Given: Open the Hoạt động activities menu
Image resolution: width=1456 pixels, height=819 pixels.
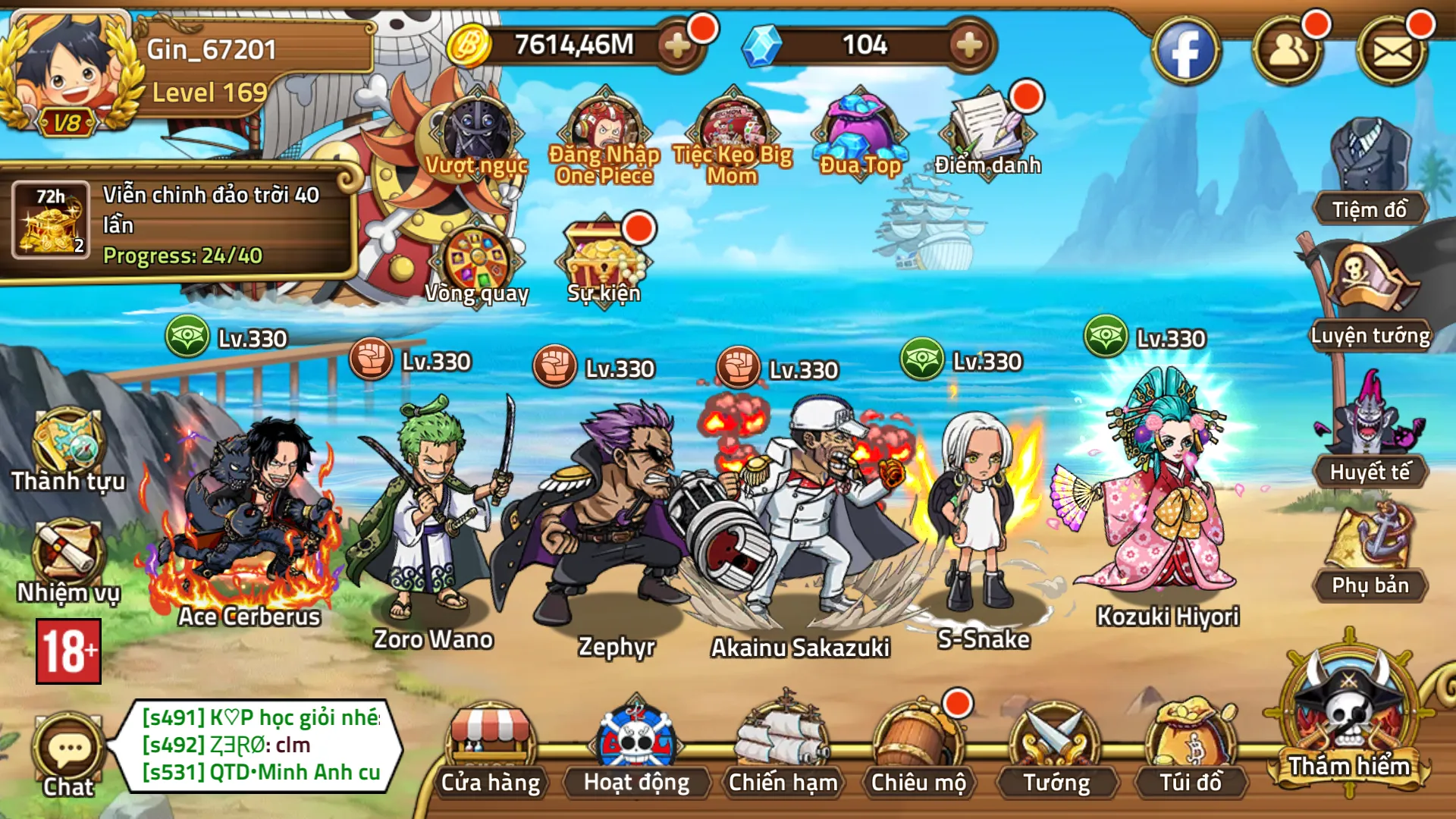Looking at the screenshot, I should tap(636, 751).
